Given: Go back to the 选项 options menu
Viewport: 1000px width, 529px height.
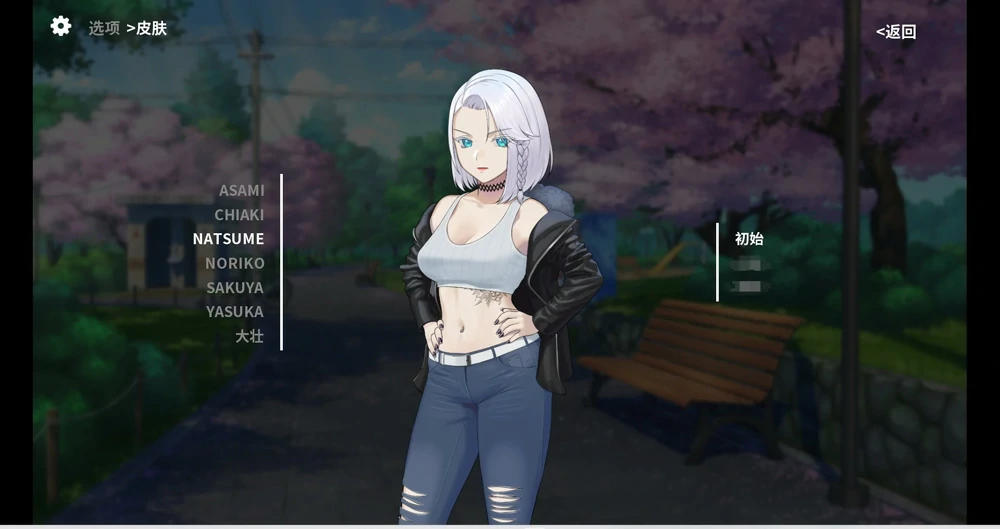Looking at the screenshot, I should [104, 28].
